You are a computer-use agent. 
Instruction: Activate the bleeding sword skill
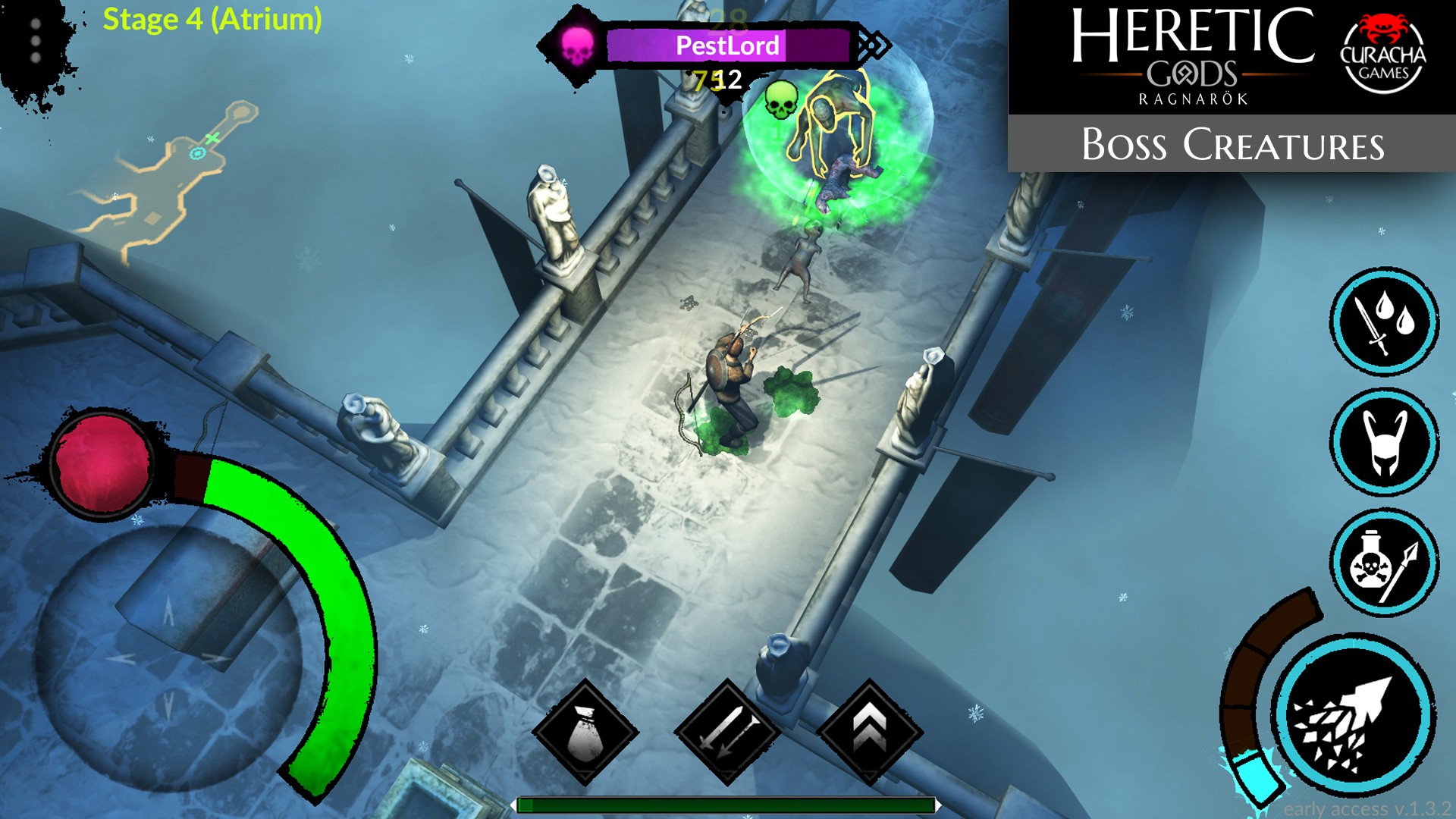1384,322
